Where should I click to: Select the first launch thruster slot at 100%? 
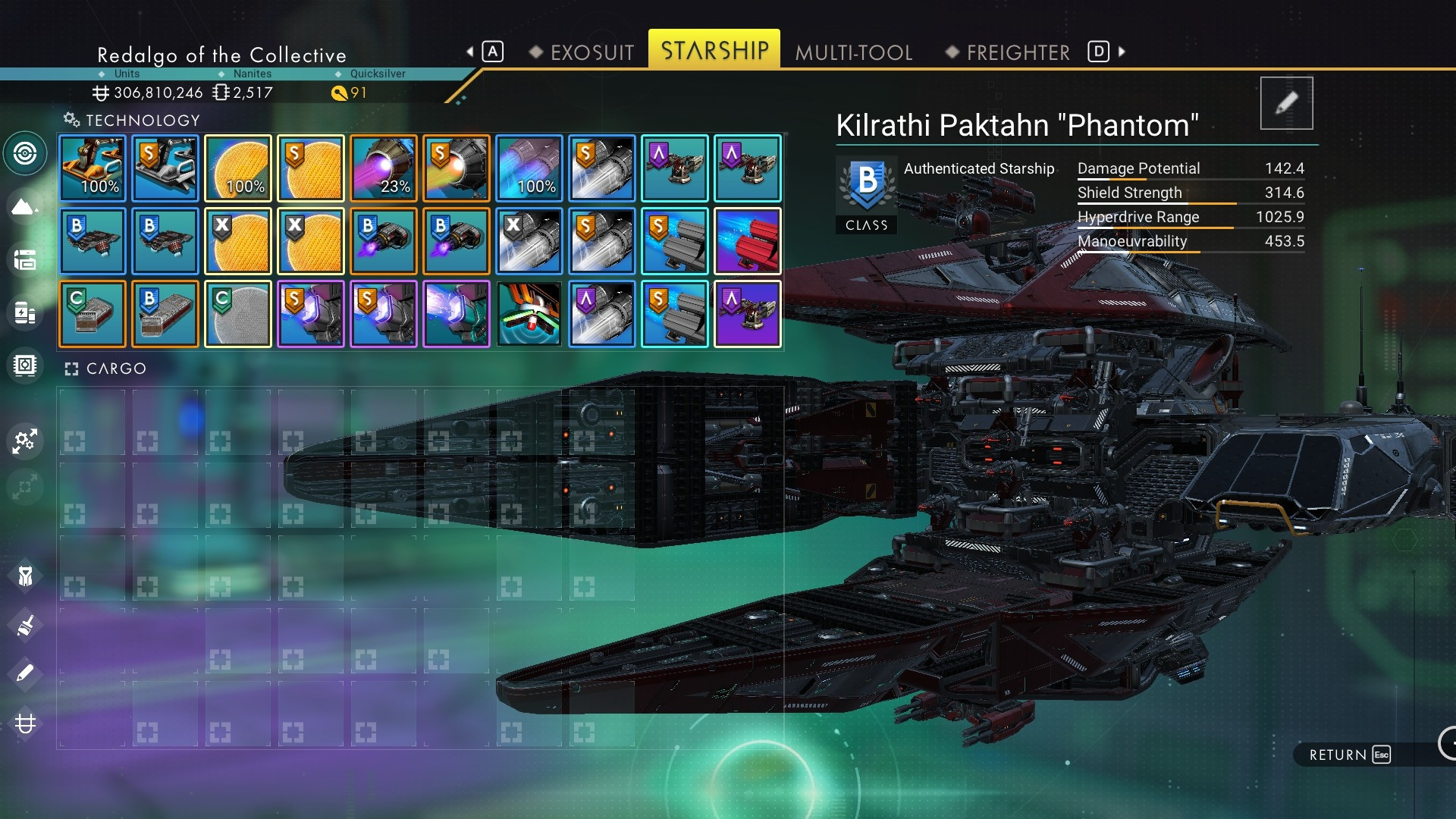(93, 168)
